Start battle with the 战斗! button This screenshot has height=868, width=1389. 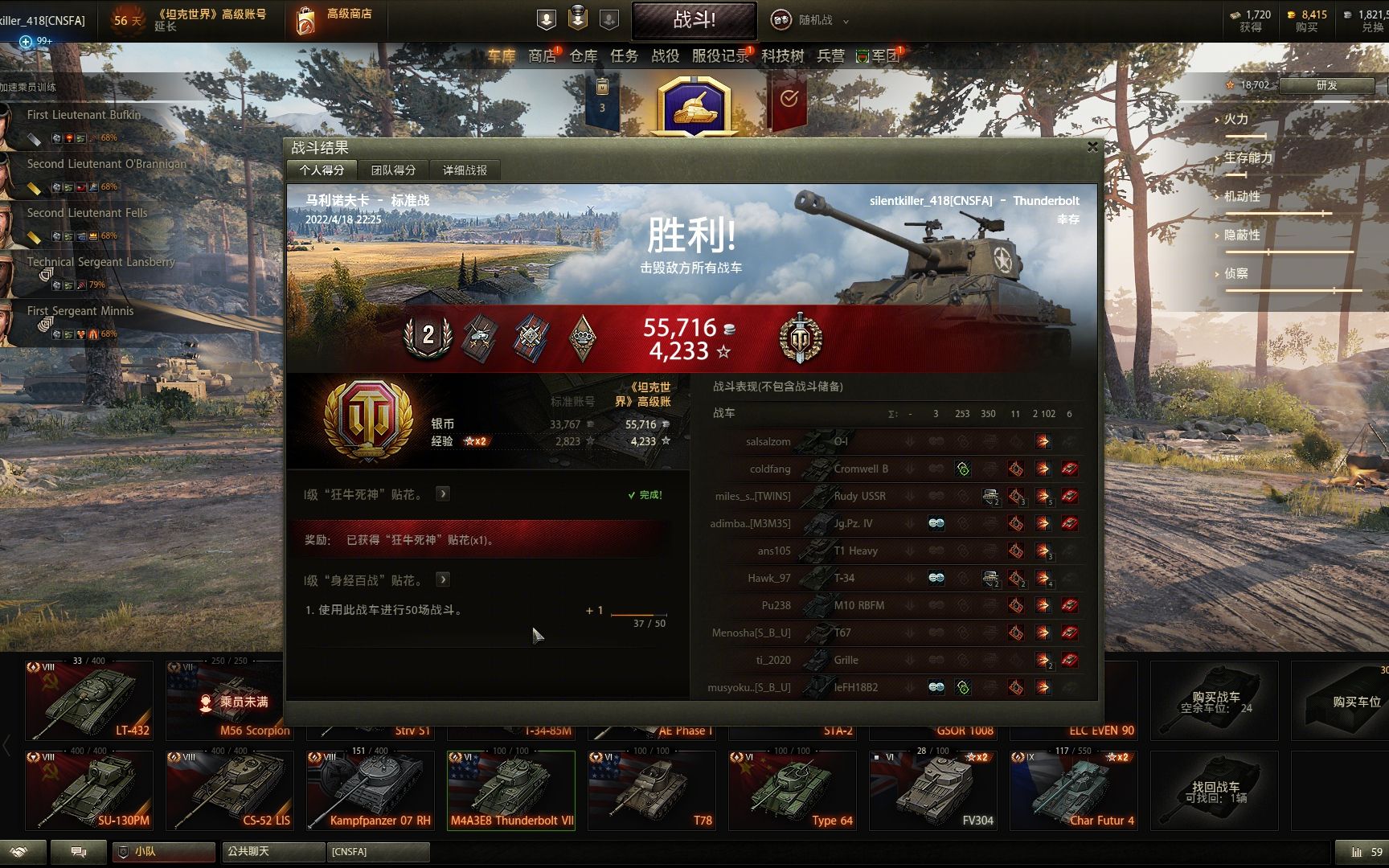pyautogui.click(x=694, y=20)
